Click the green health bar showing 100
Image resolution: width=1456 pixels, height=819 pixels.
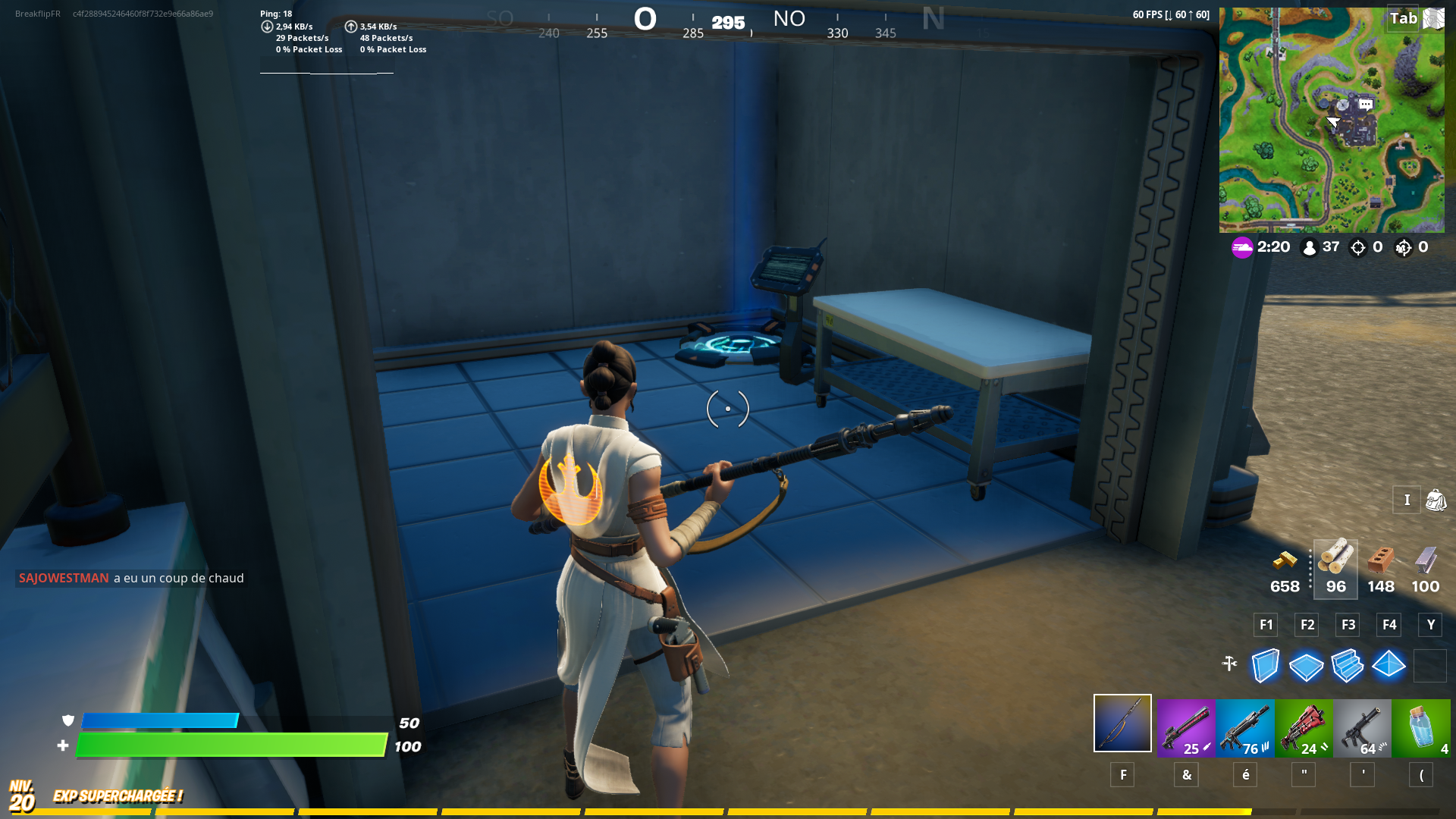[x=227, y=745]
